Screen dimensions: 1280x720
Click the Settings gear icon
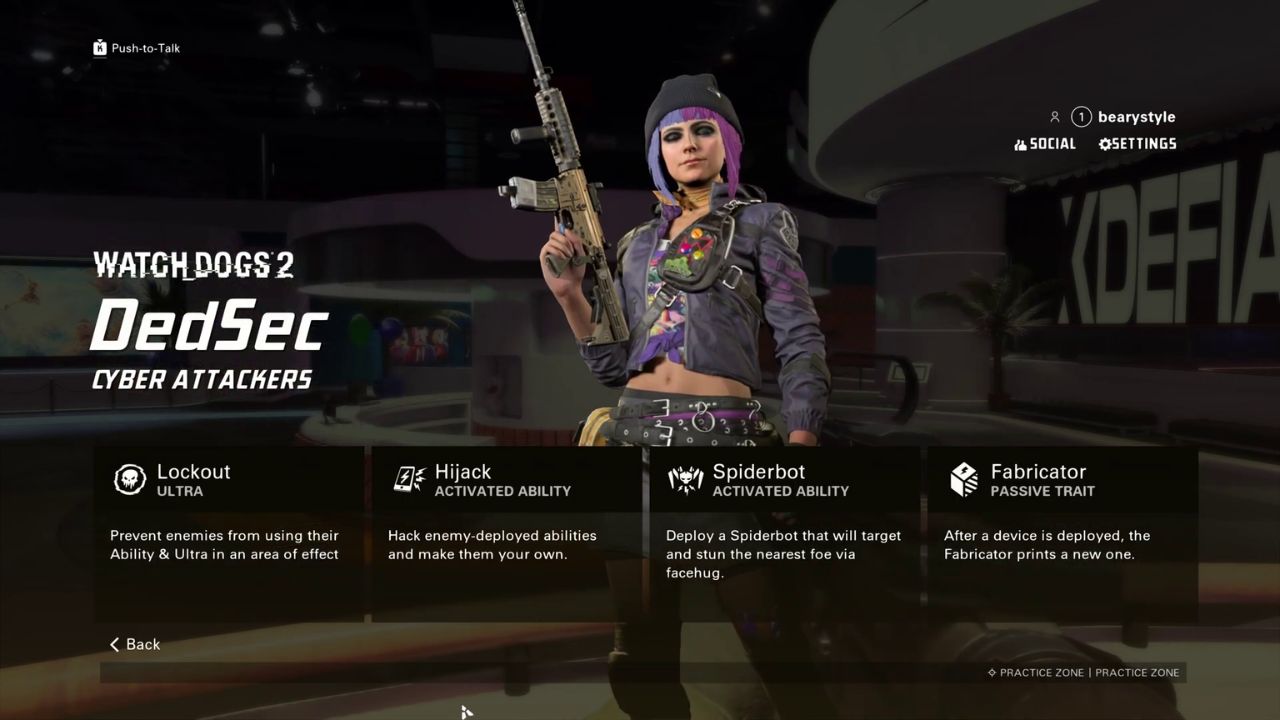pyautogui.click(x=1103, y=143)
